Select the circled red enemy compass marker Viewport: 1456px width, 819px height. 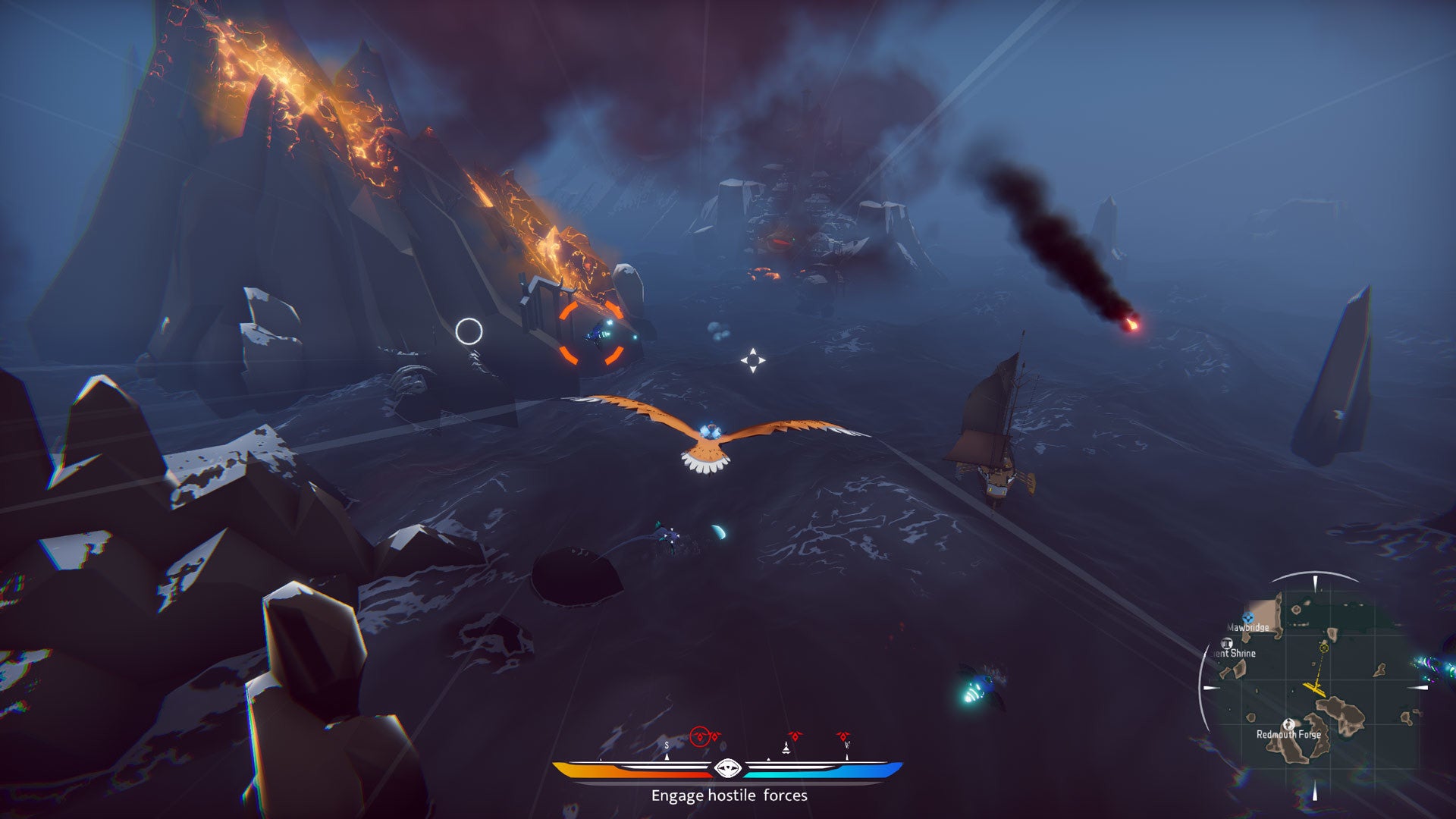(700, 736)
